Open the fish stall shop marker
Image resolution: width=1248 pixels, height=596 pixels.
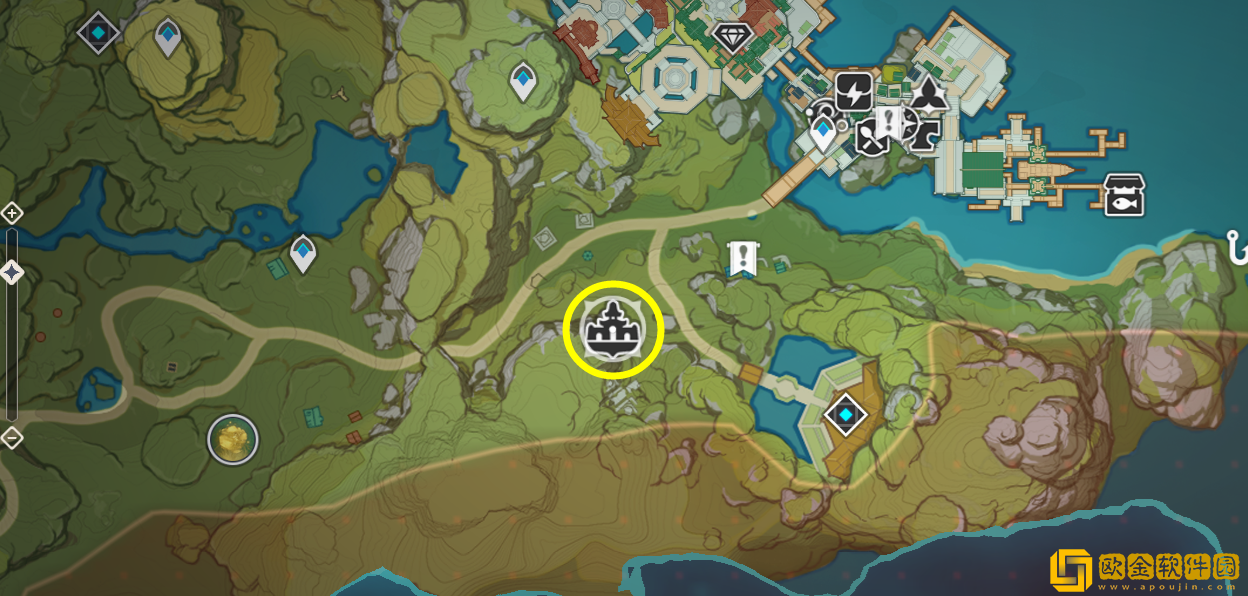tap(1123, 195)
